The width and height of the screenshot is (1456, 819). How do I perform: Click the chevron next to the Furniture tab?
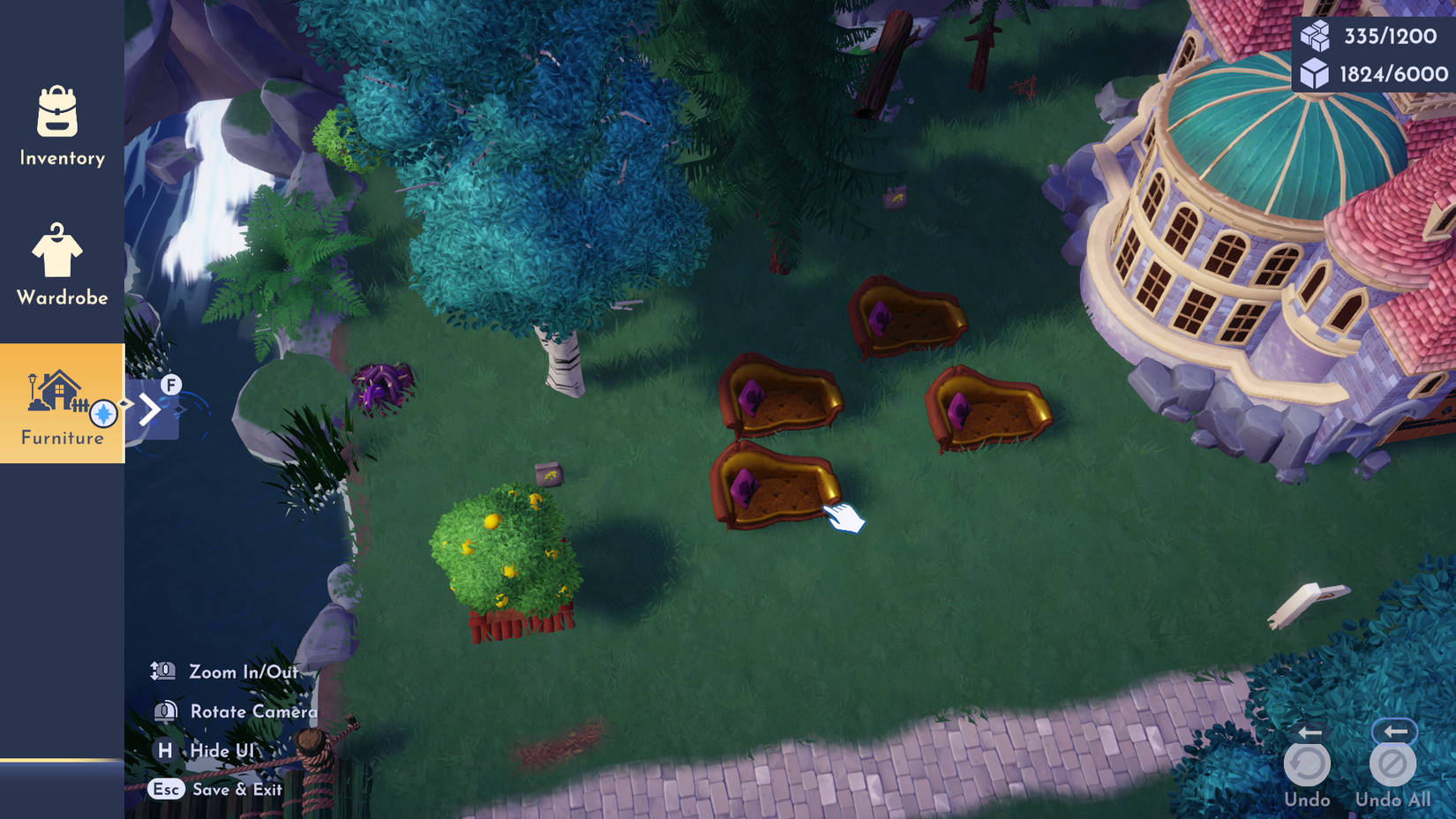point(152,409)
